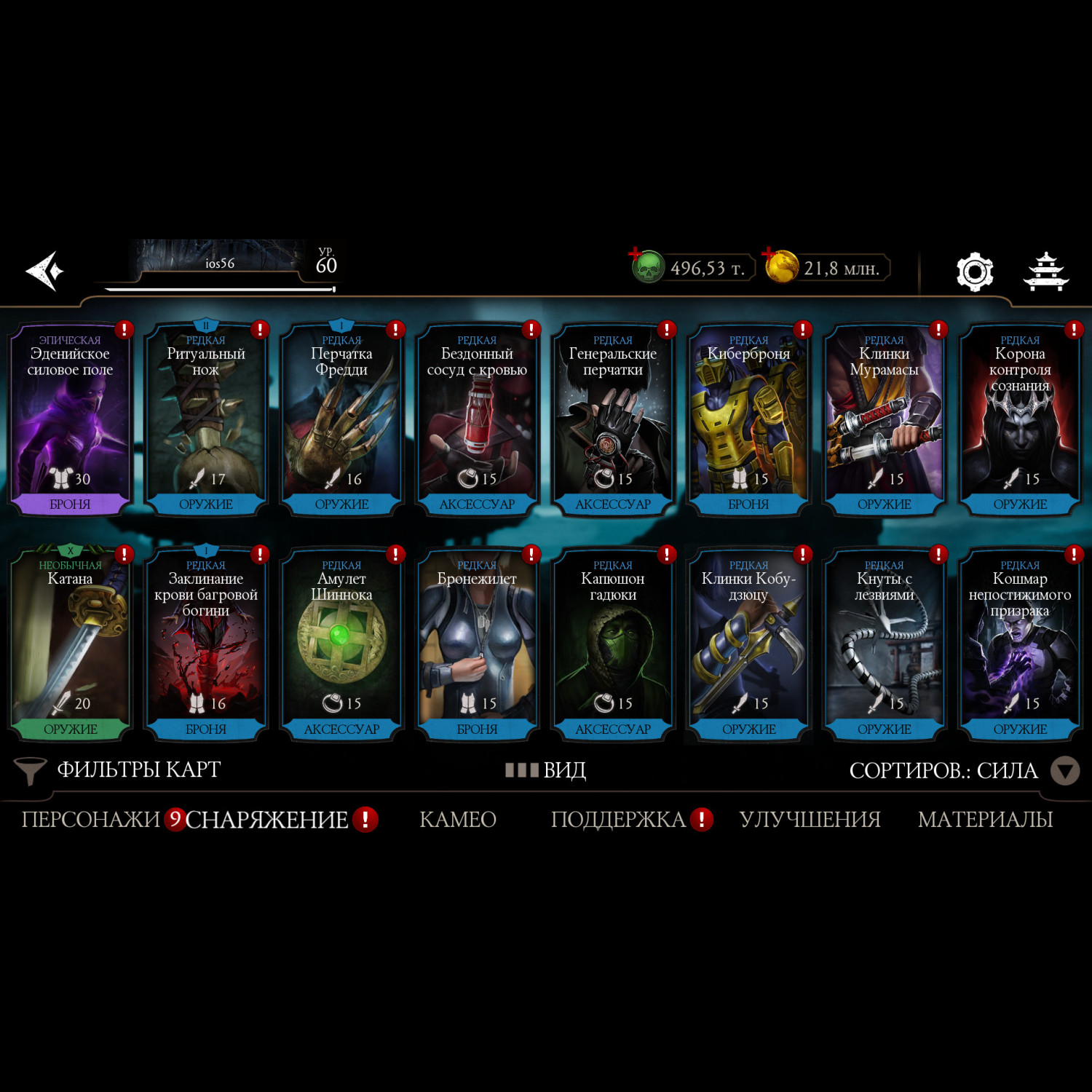
Task: Open the gear settings menu
Action: (974, 272)
